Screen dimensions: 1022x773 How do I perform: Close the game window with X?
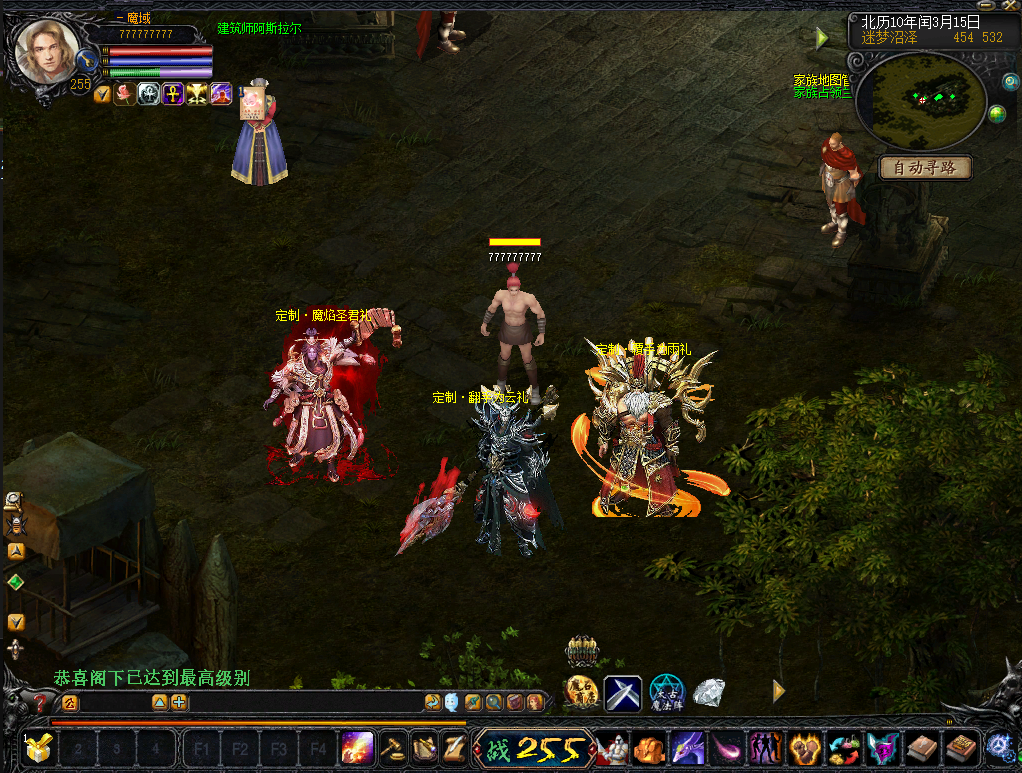pyautogui.click(x=1012, y=6)
